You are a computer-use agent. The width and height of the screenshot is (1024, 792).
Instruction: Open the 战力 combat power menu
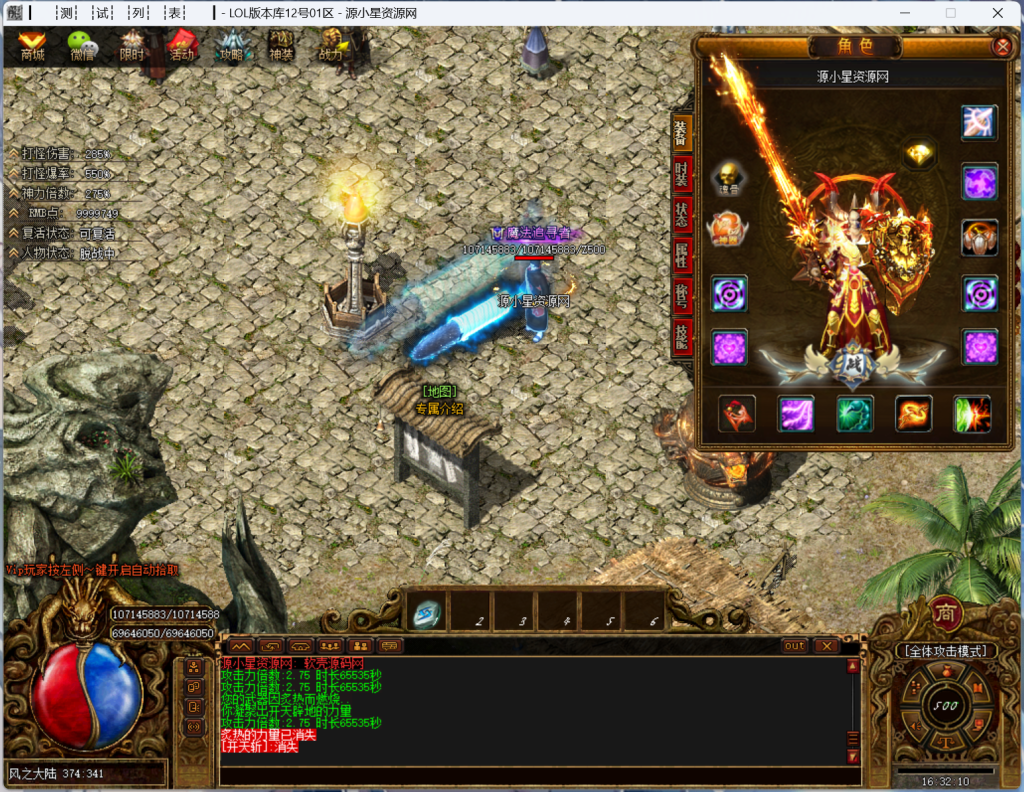click(331, 46)
